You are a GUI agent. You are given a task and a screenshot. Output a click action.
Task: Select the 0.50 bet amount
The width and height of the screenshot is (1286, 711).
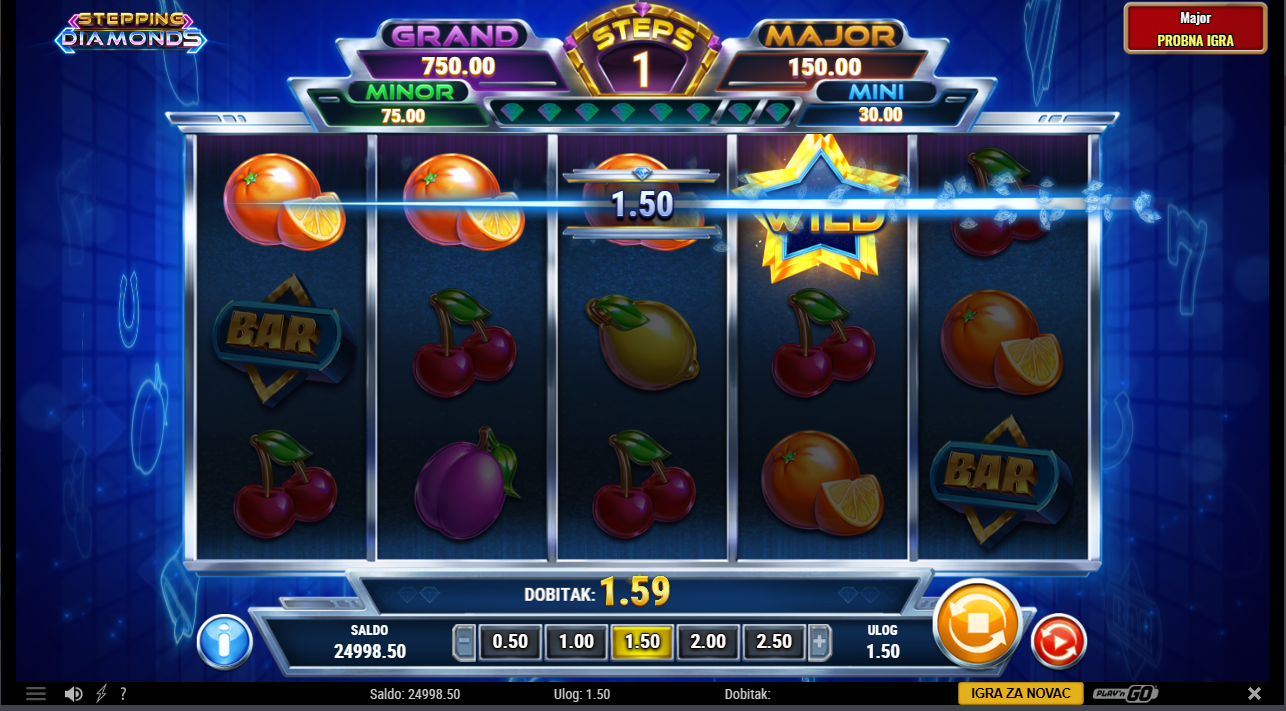[510, 642]
